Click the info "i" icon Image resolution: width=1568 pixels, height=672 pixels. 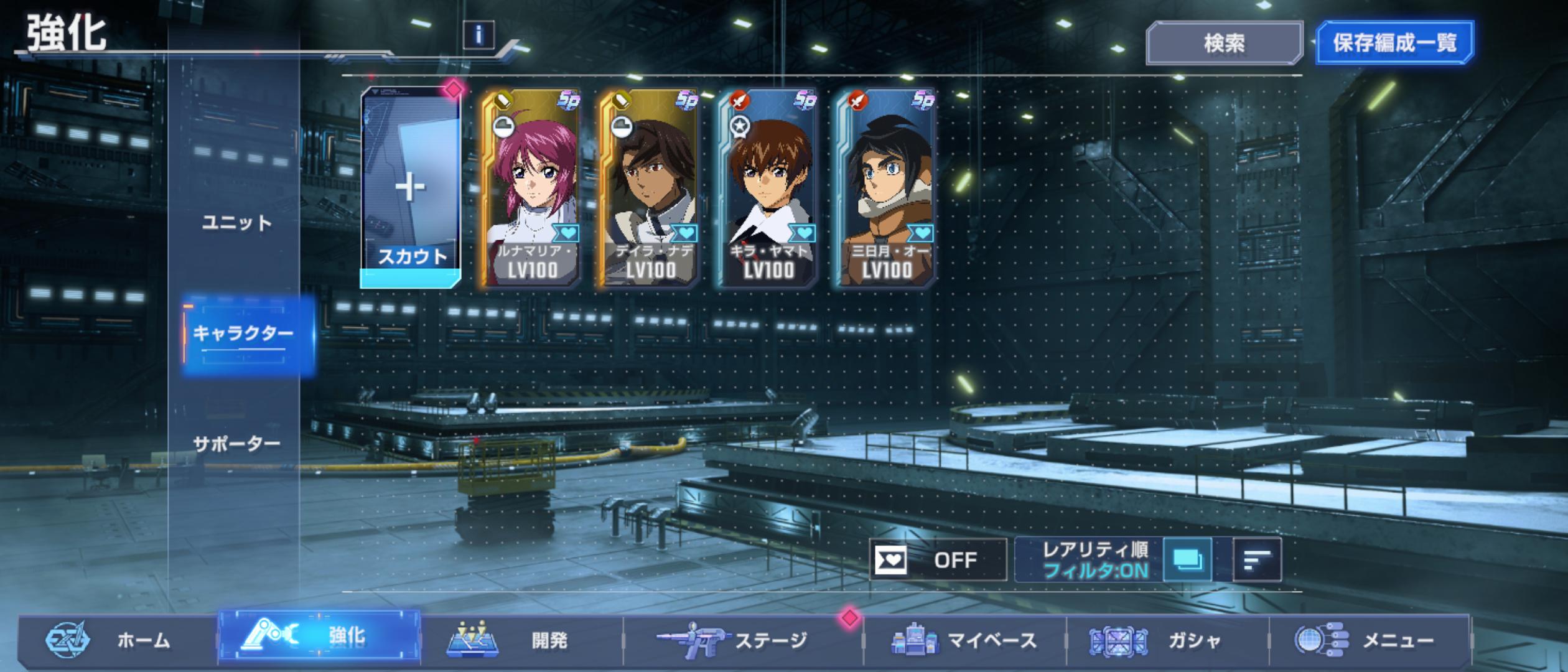(478, 35)
